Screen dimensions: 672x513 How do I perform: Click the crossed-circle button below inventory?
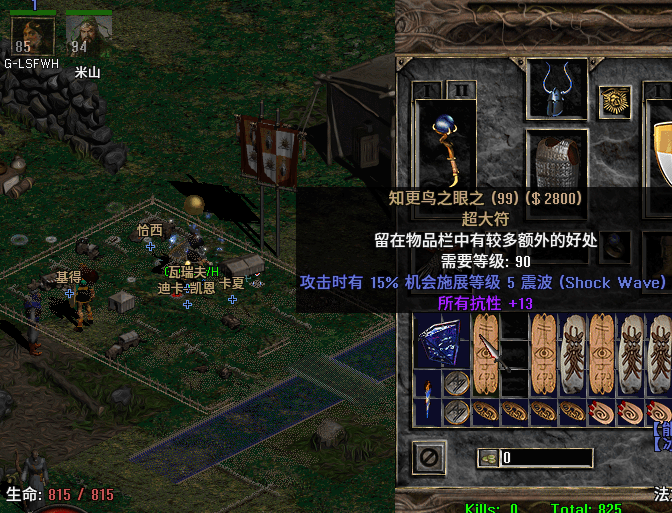click(430, 458)
